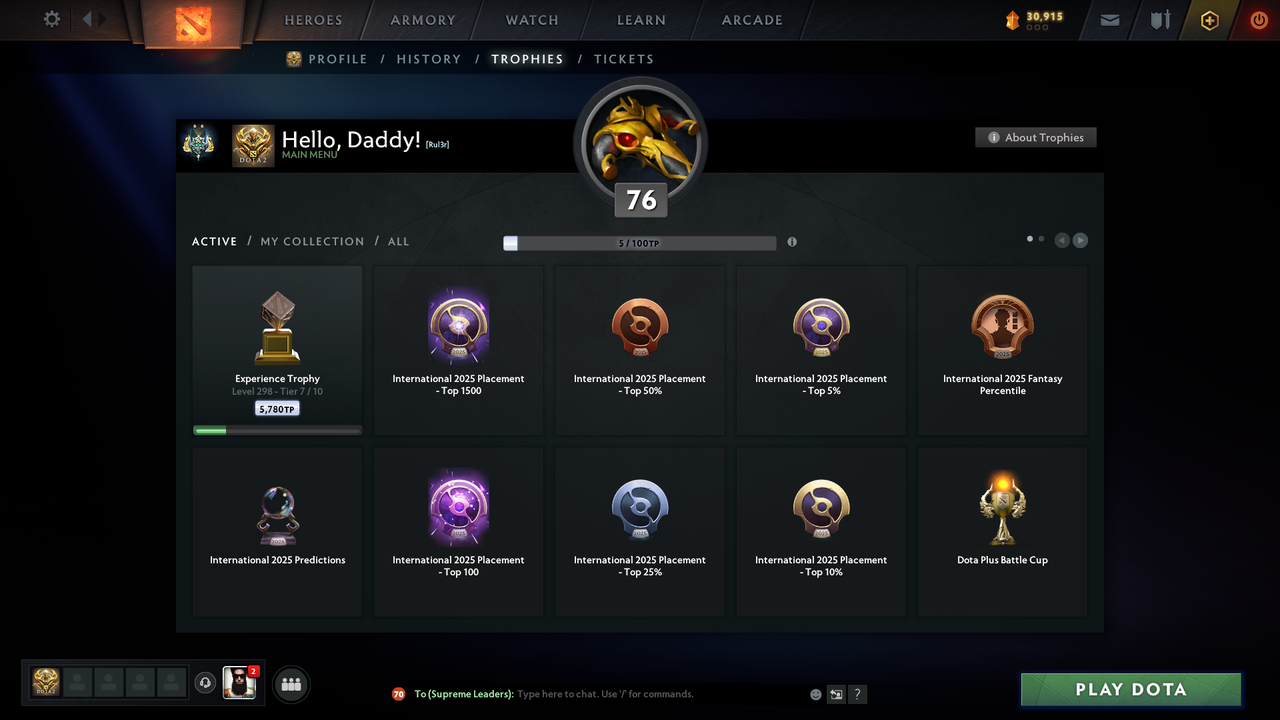Click the About Trophies button
This screenshot has width=1280, height=720.
[x=1035, y=137]
